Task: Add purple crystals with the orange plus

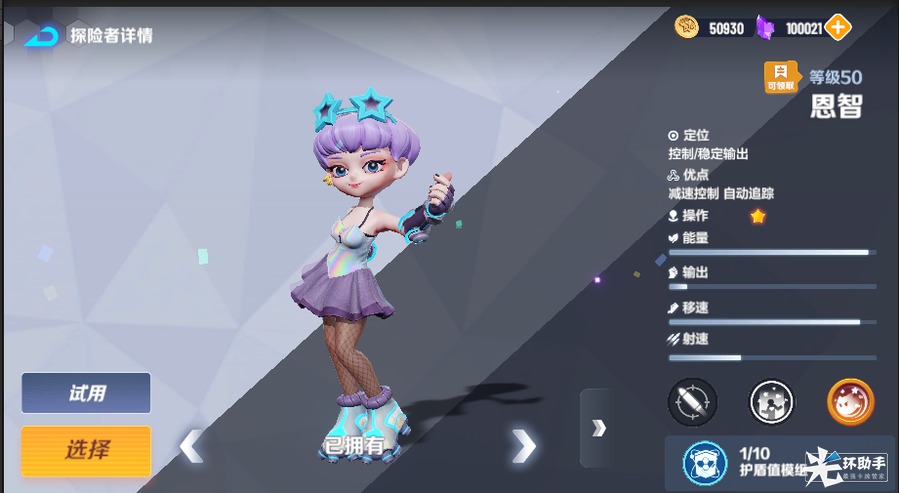Action: [x=838, y=28]
